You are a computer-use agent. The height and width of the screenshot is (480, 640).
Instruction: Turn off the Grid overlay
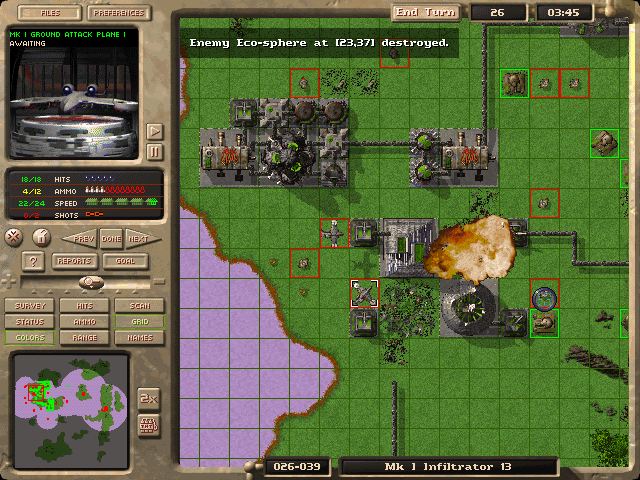tap(139, 322)
